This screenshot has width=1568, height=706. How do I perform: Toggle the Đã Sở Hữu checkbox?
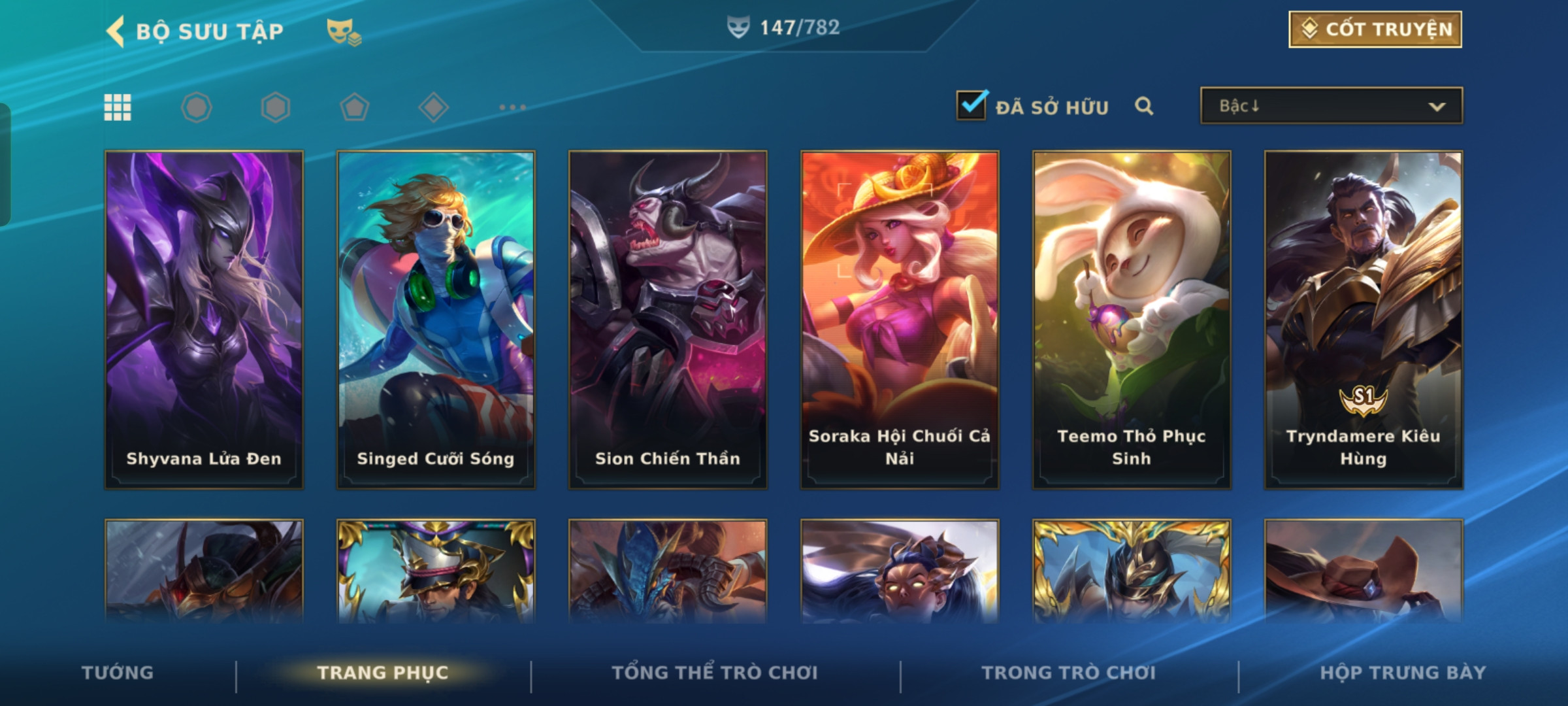(972, 105)
